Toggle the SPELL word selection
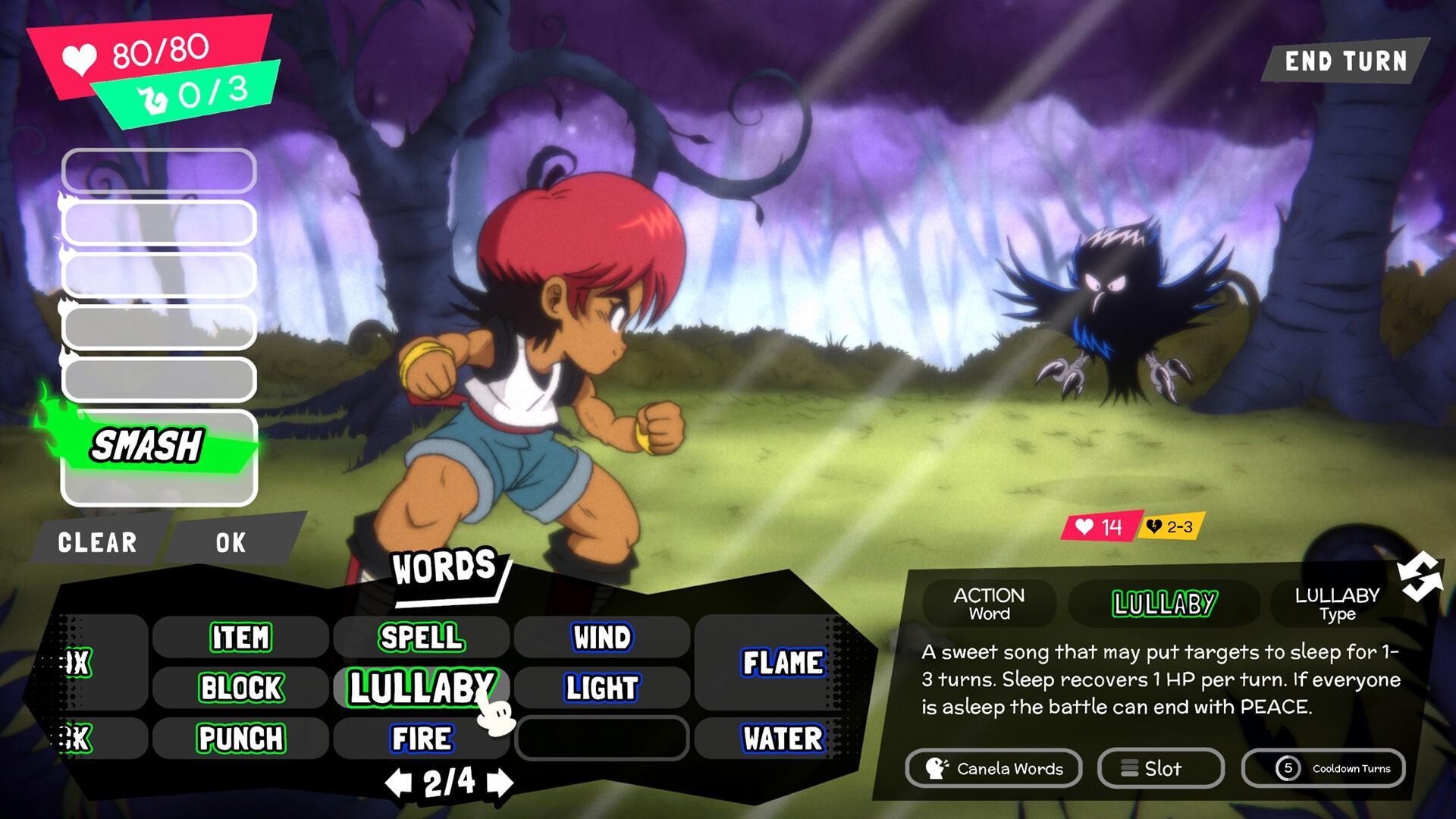The image size is (1456, 819). click(419, 637)
